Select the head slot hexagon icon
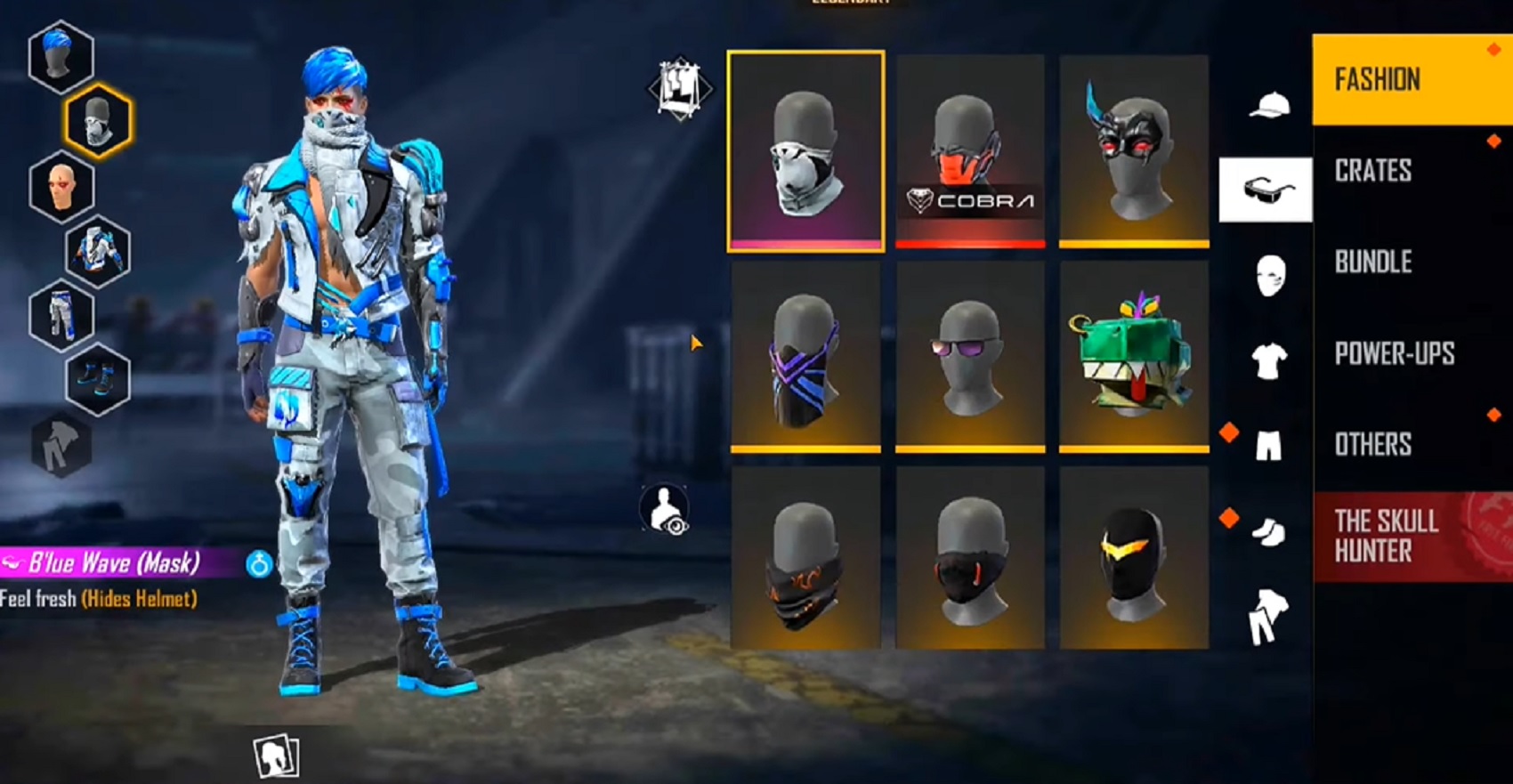1513x784 pixels. click(61, 186)
